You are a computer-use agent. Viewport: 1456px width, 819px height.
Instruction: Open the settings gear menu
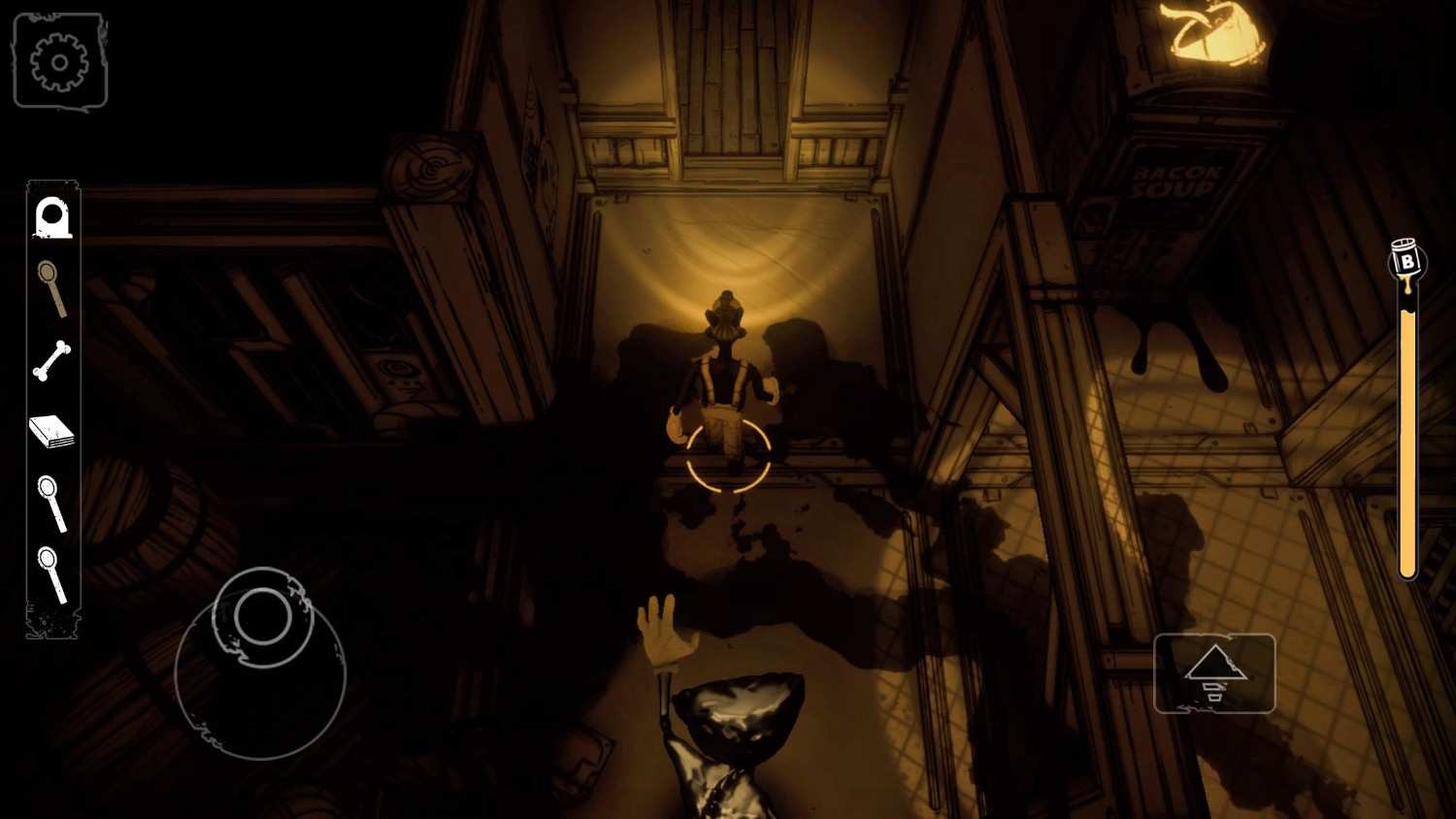click(x=60, y=61)
